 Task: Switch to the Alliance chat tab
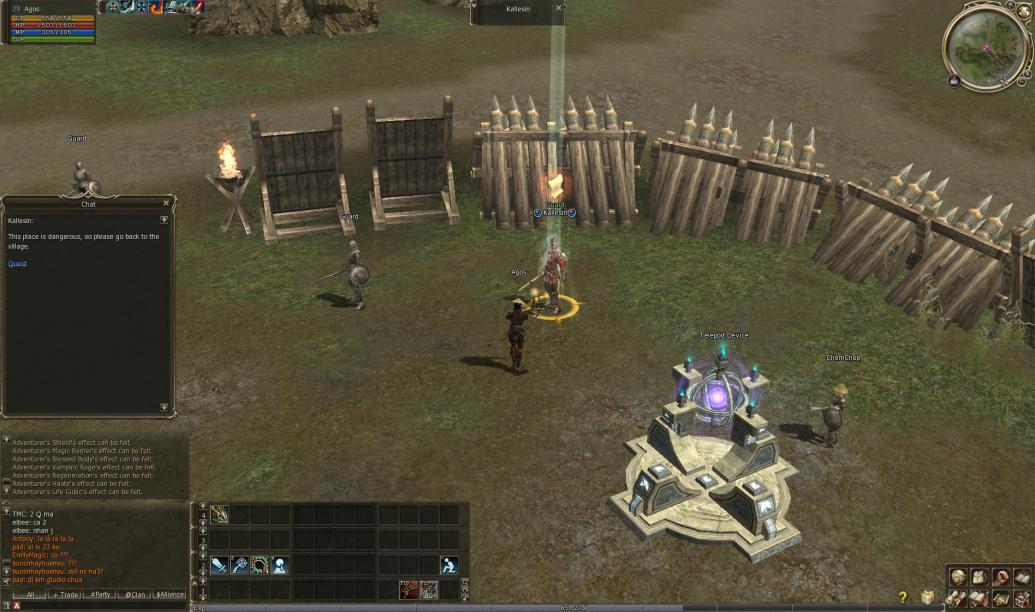(x=170, y=594)
